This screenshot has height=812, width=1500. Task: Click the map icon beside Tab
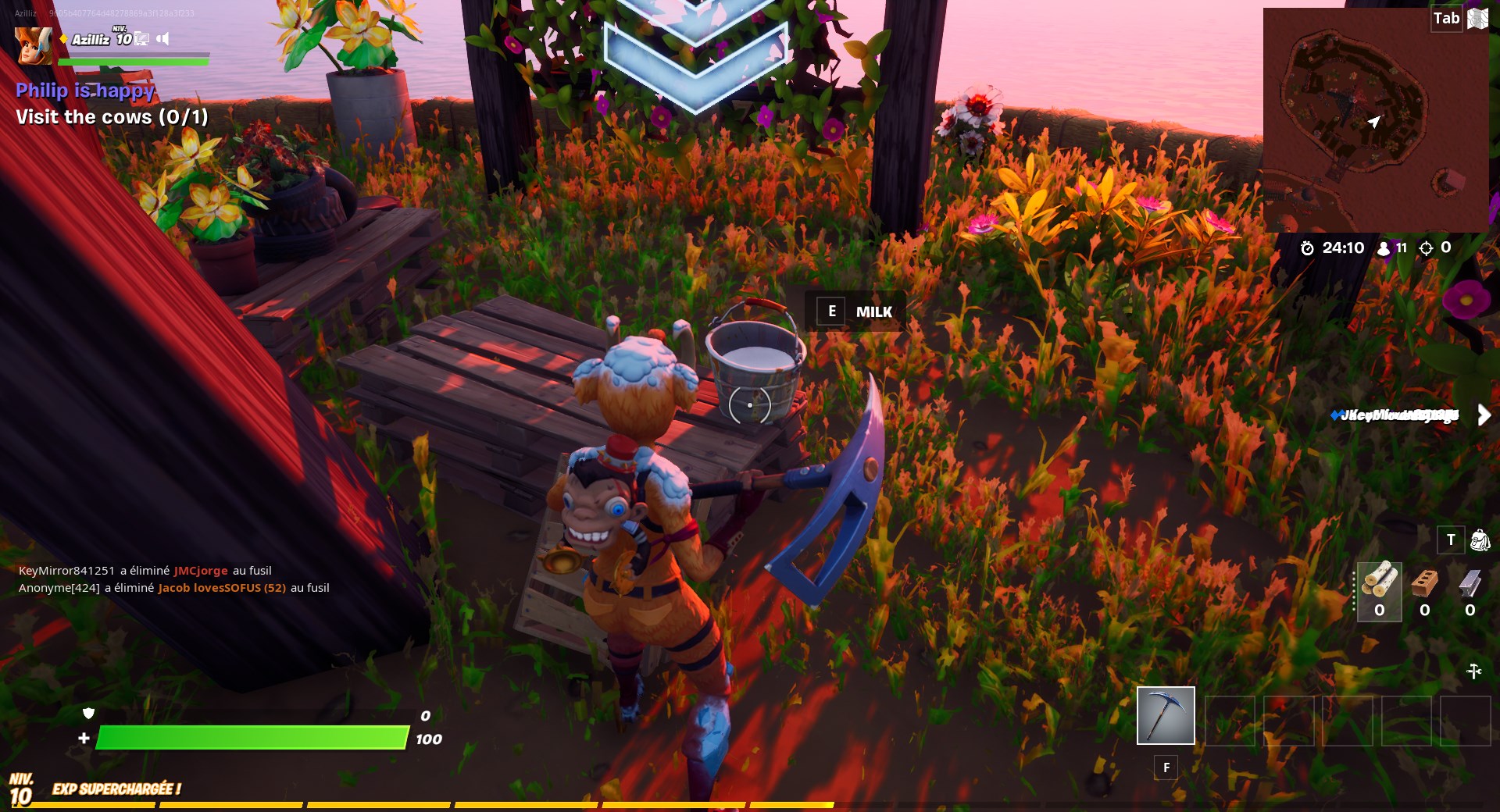click(x=1477, y=18)
